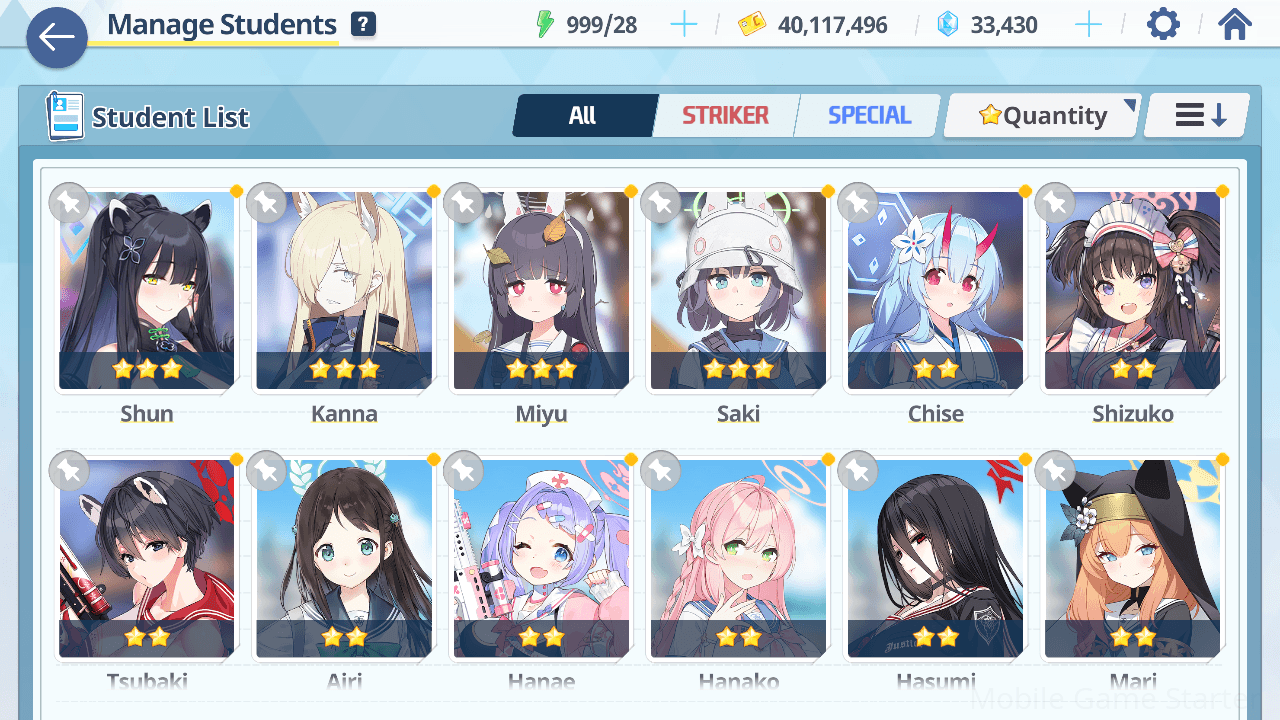Select Hanako's student card
The image size is (1280, 720).
coord(738,558)
